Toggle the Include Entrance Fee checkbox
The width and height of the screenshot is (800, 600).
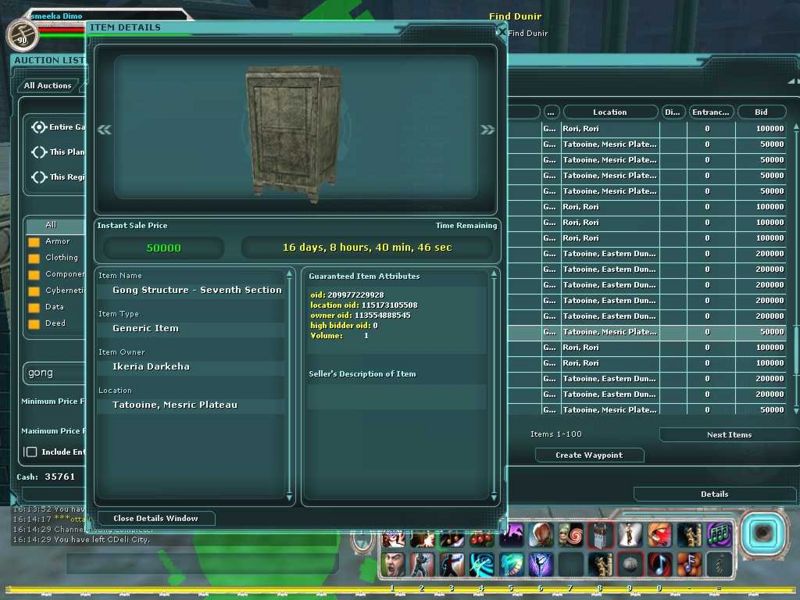[x=30, y=452]
